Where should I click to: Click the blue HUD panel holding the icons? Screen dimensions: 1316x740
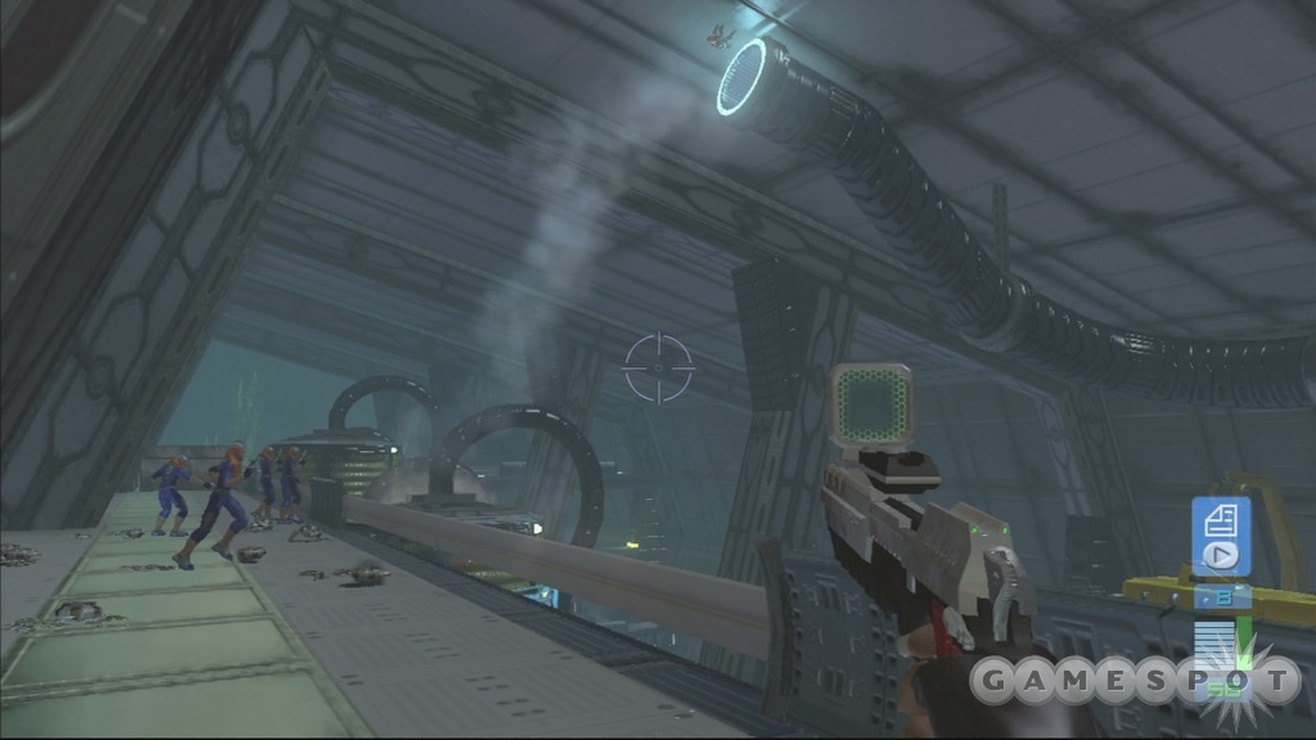tap(1221, 536)
